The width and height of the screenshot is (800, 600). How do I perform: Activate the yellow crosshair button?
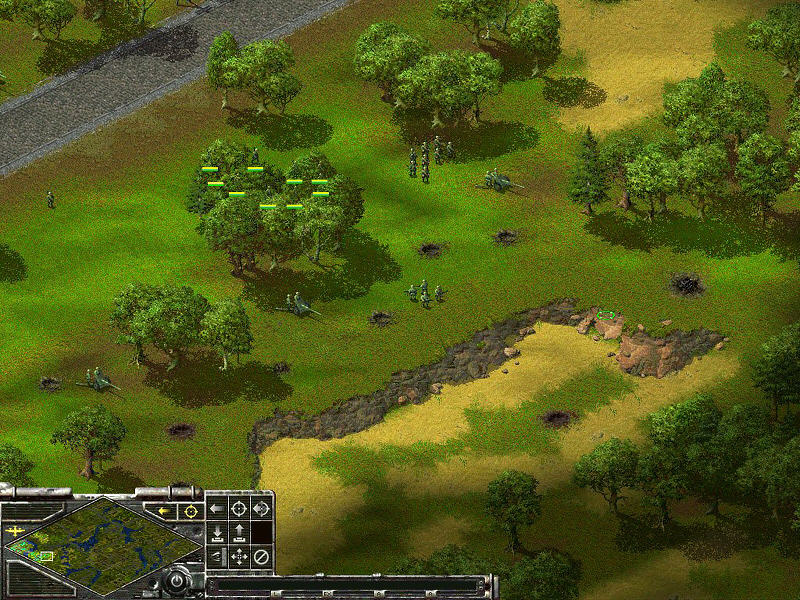(x=188, y=511)
